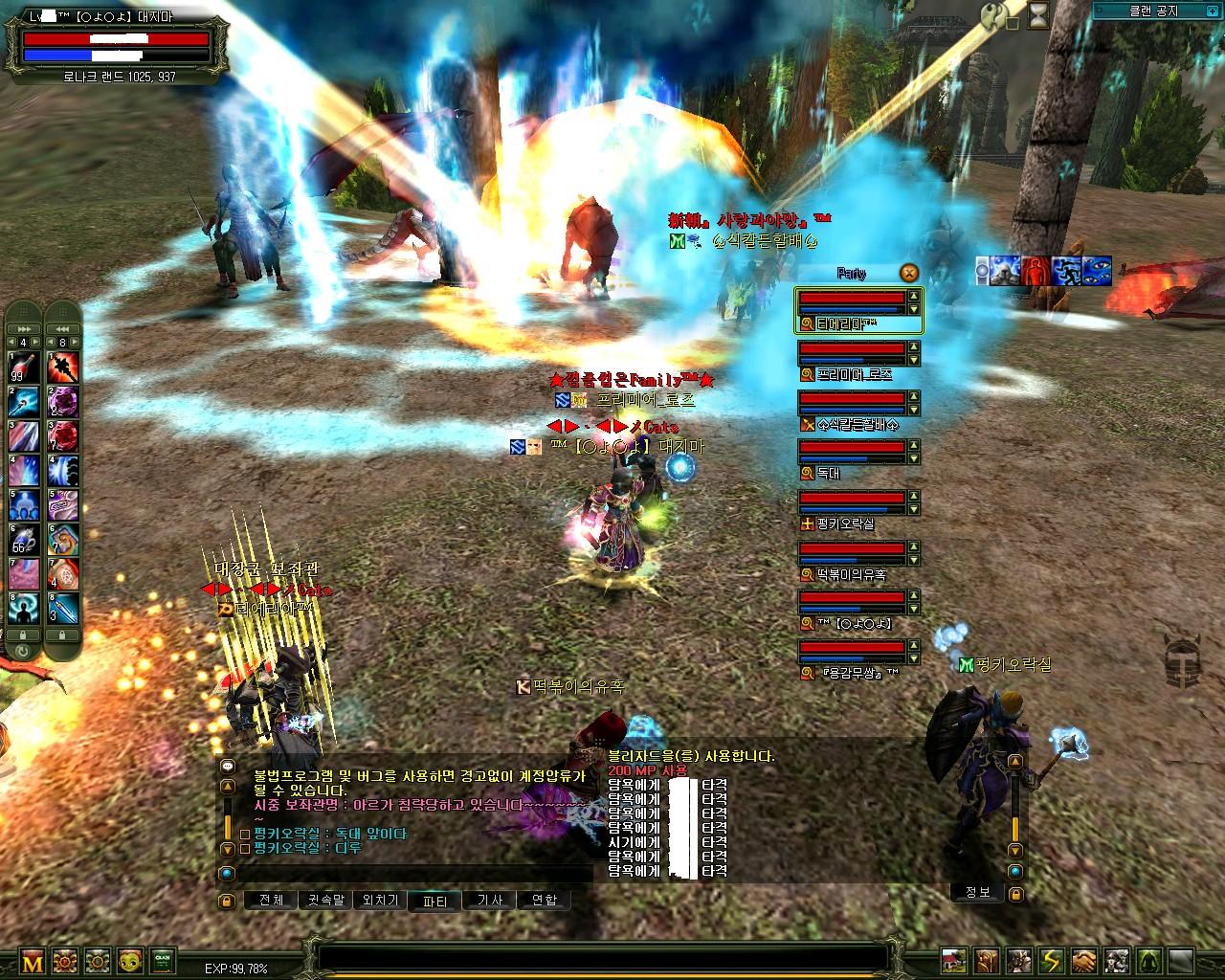Use the red potion in hotbar slot 1

pyautogui.click(x=24, y=368)
